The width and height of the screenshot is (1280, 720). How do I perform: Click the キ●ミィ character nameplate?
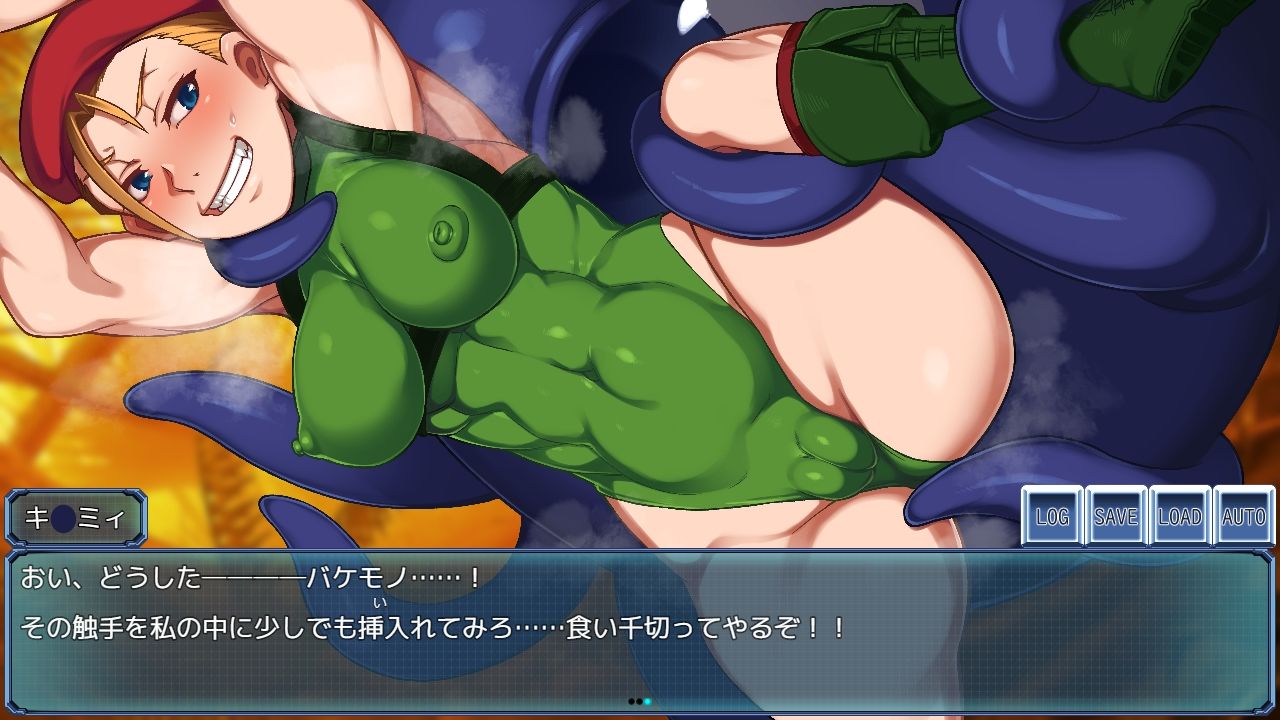[x=78, y=518]
